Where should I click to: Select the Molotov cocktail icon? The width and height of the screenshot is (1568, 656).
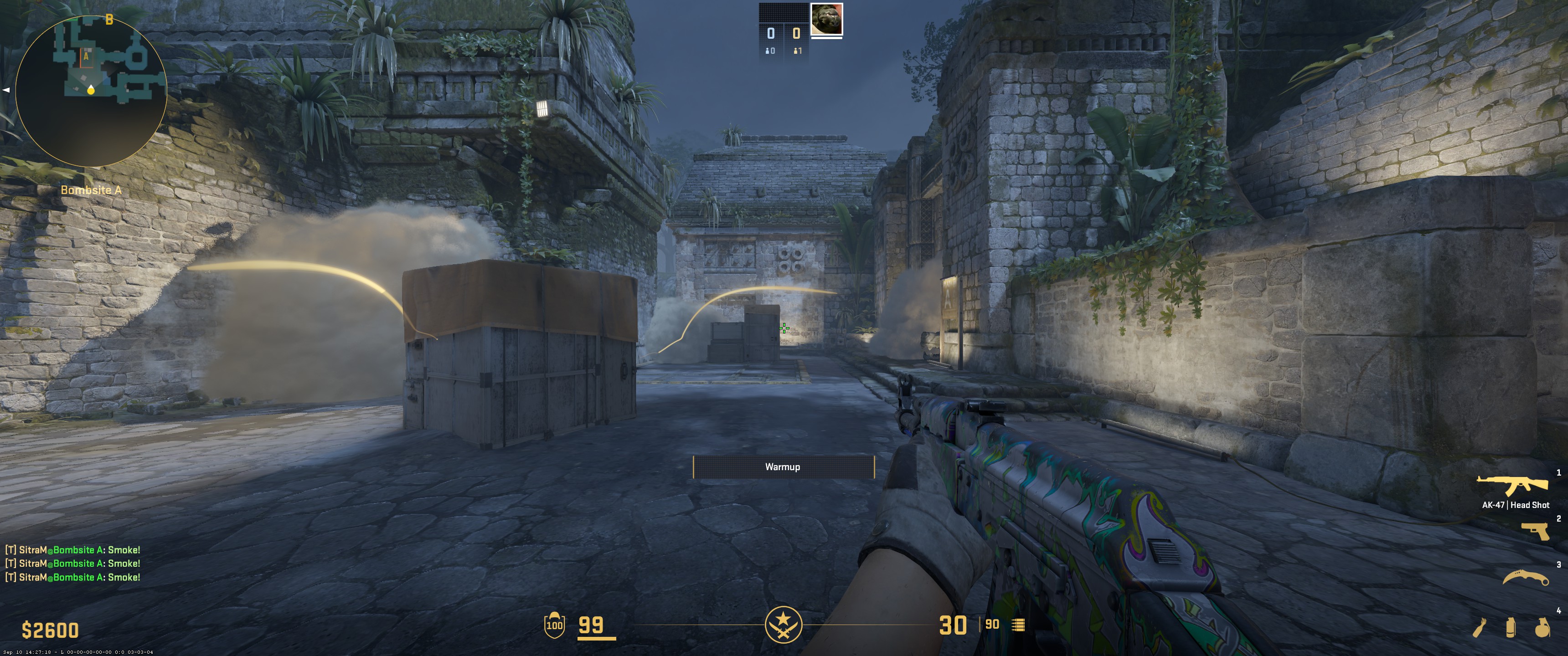1480,627
